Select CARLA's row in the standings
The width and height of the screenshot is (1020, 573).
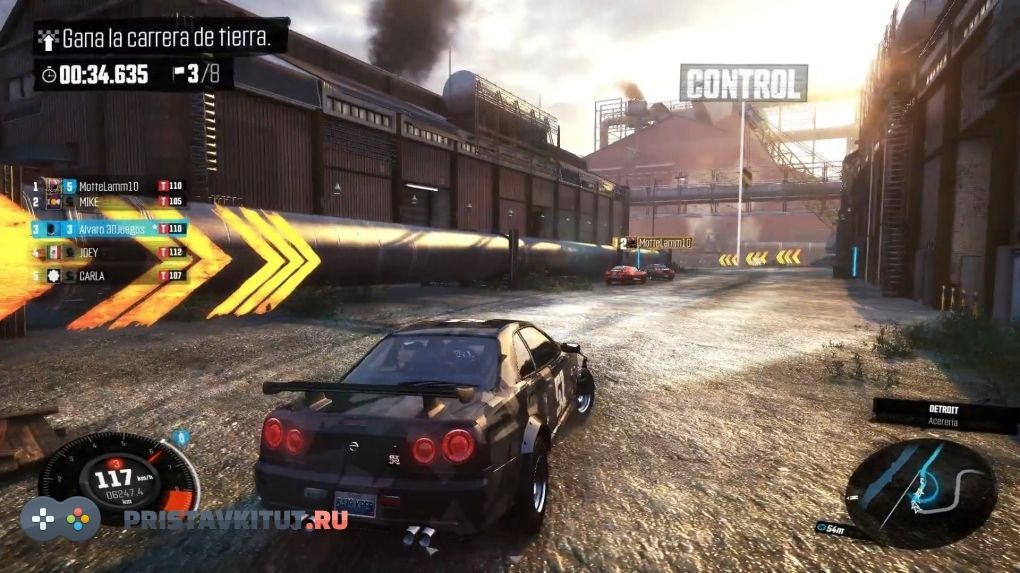point(110,275)
